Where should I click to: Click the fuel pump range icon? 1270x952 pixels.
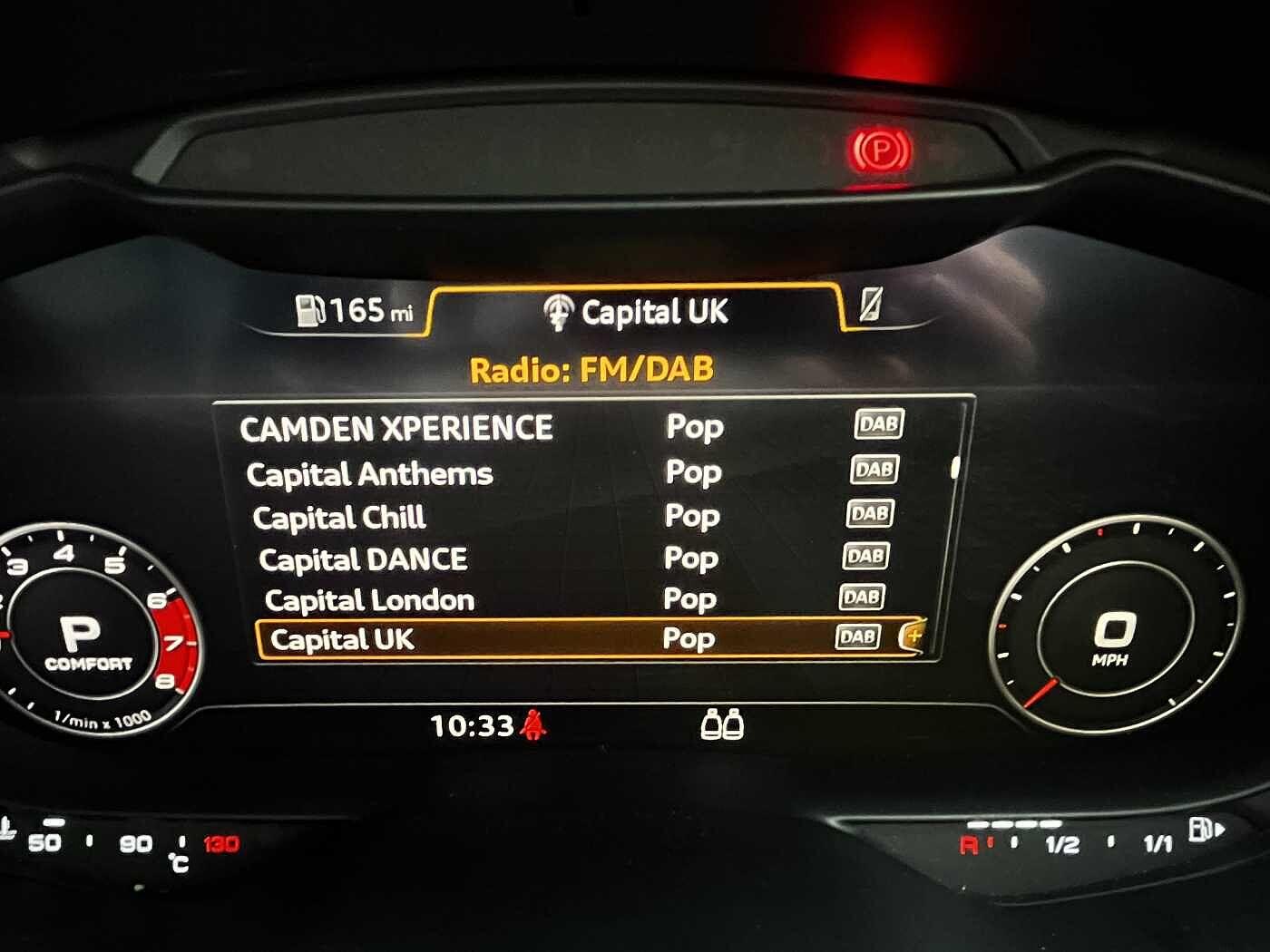[310, 311]
